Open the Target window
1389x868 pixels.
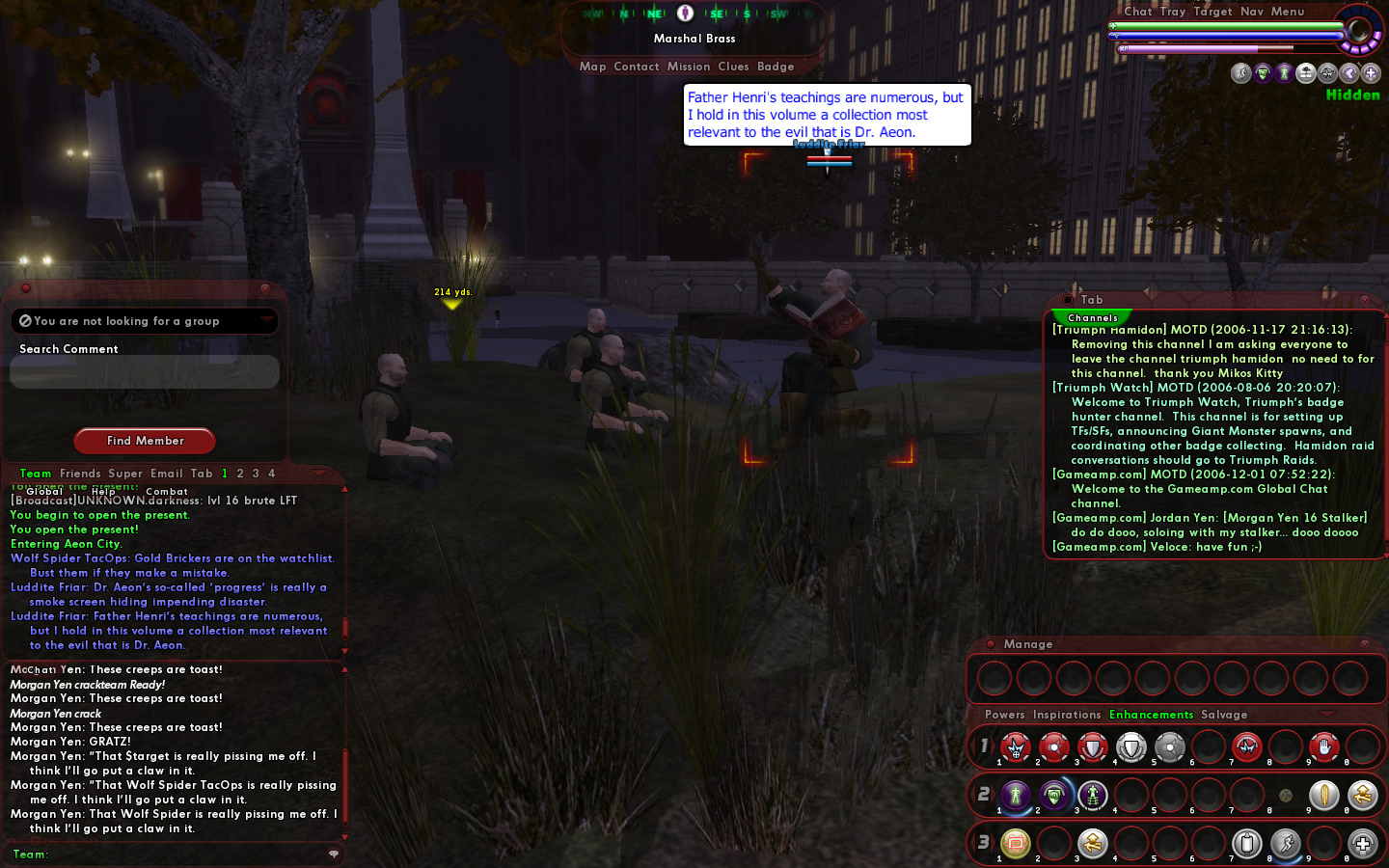tap(1212, 12)
